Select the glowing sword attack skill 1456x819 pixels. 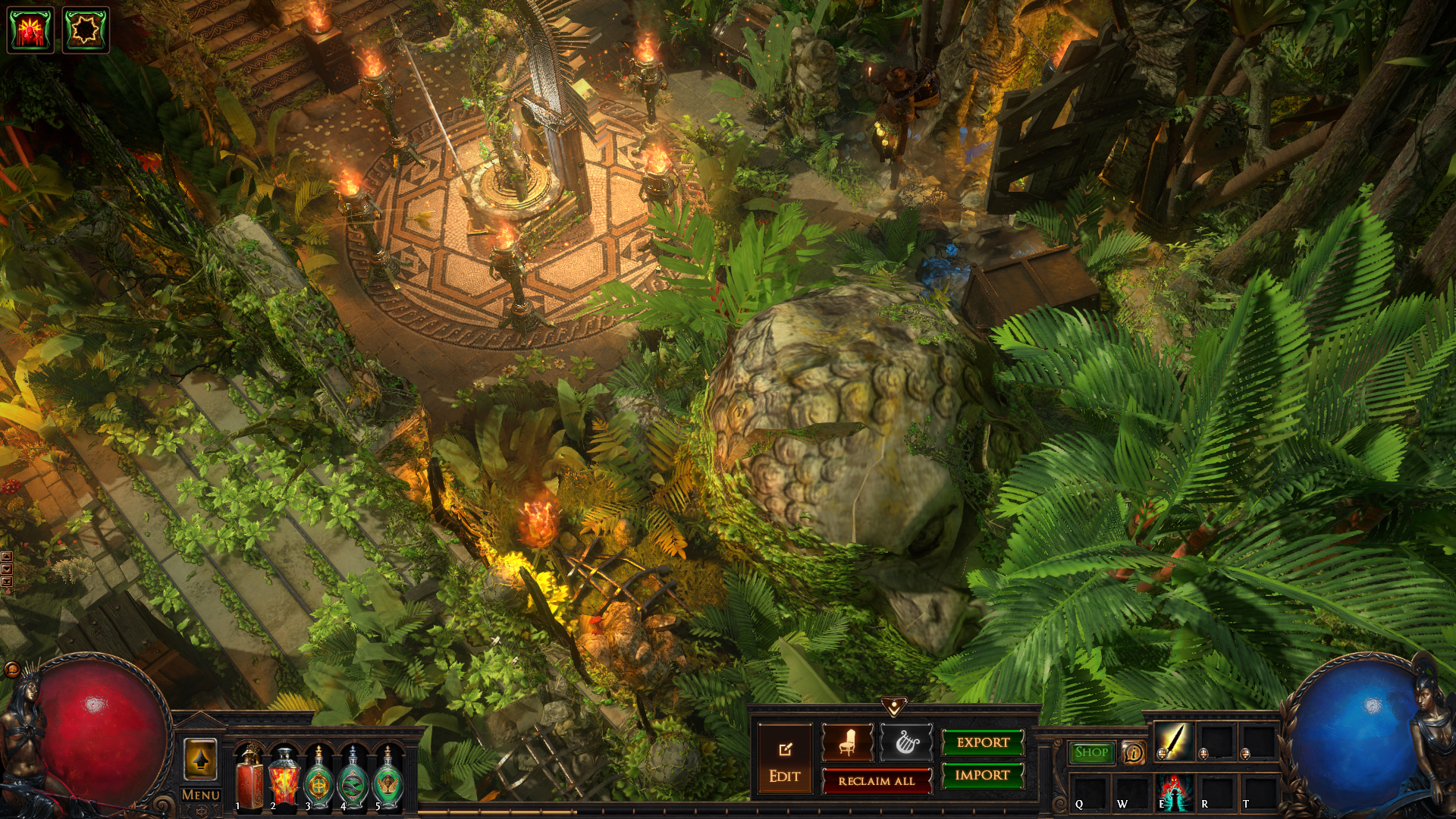pos(1173,741)
